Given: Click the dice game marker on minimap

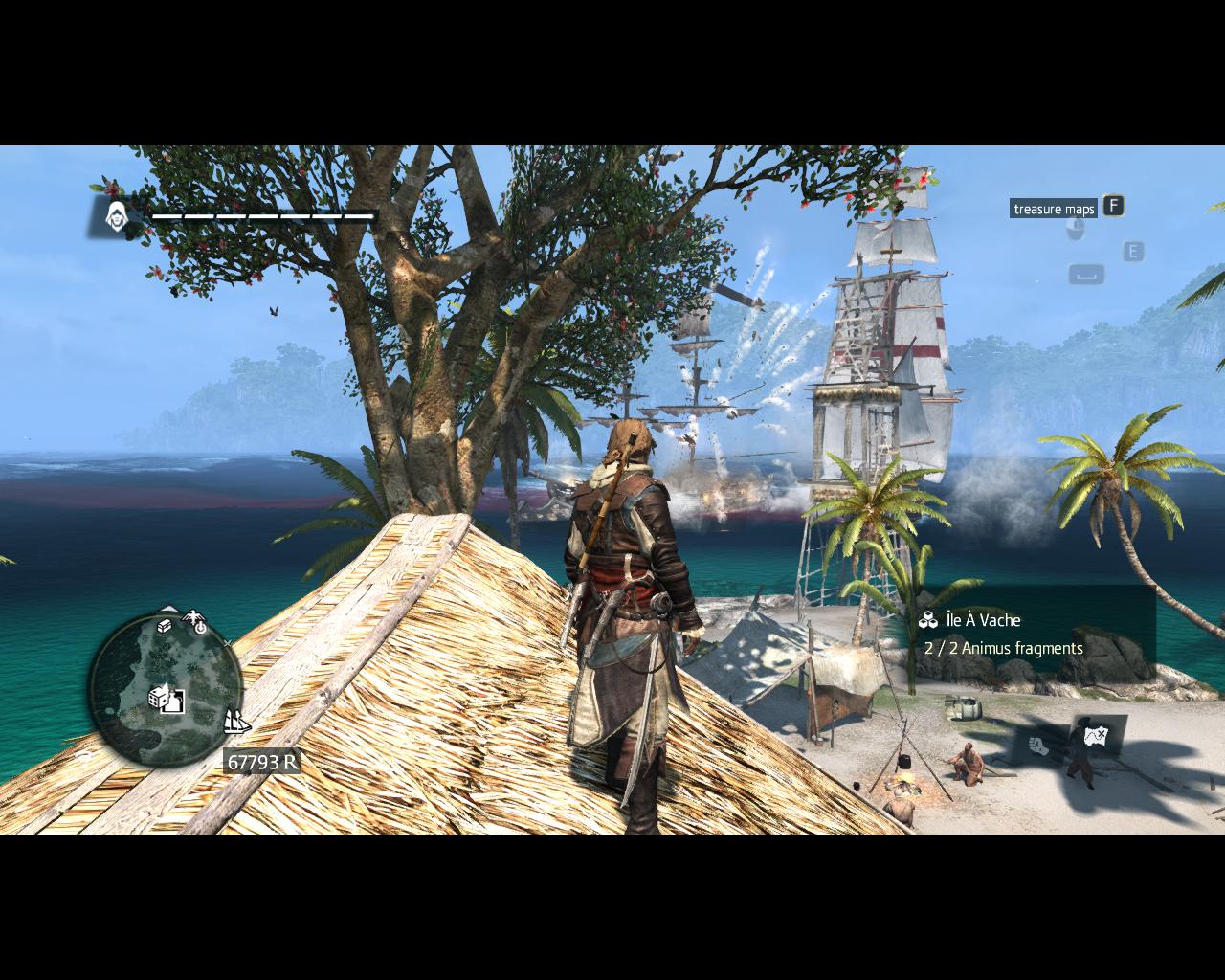Looking at the screenshot, I should [x=158, y=696].
